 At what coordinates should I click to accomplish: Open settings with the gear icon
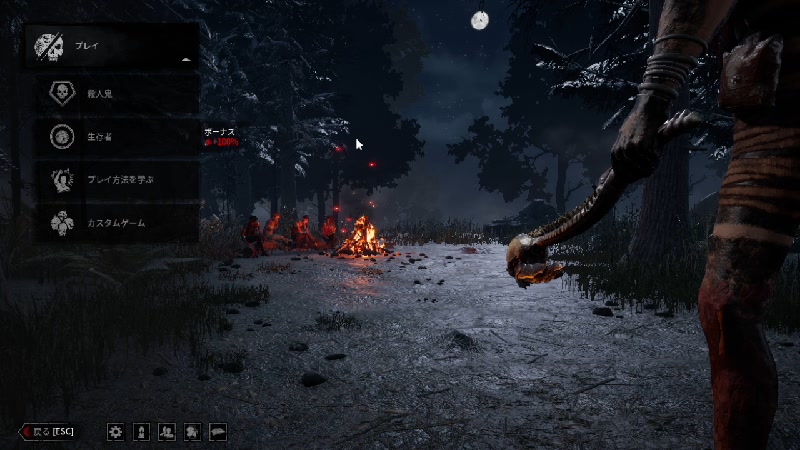tap(116, 432)
